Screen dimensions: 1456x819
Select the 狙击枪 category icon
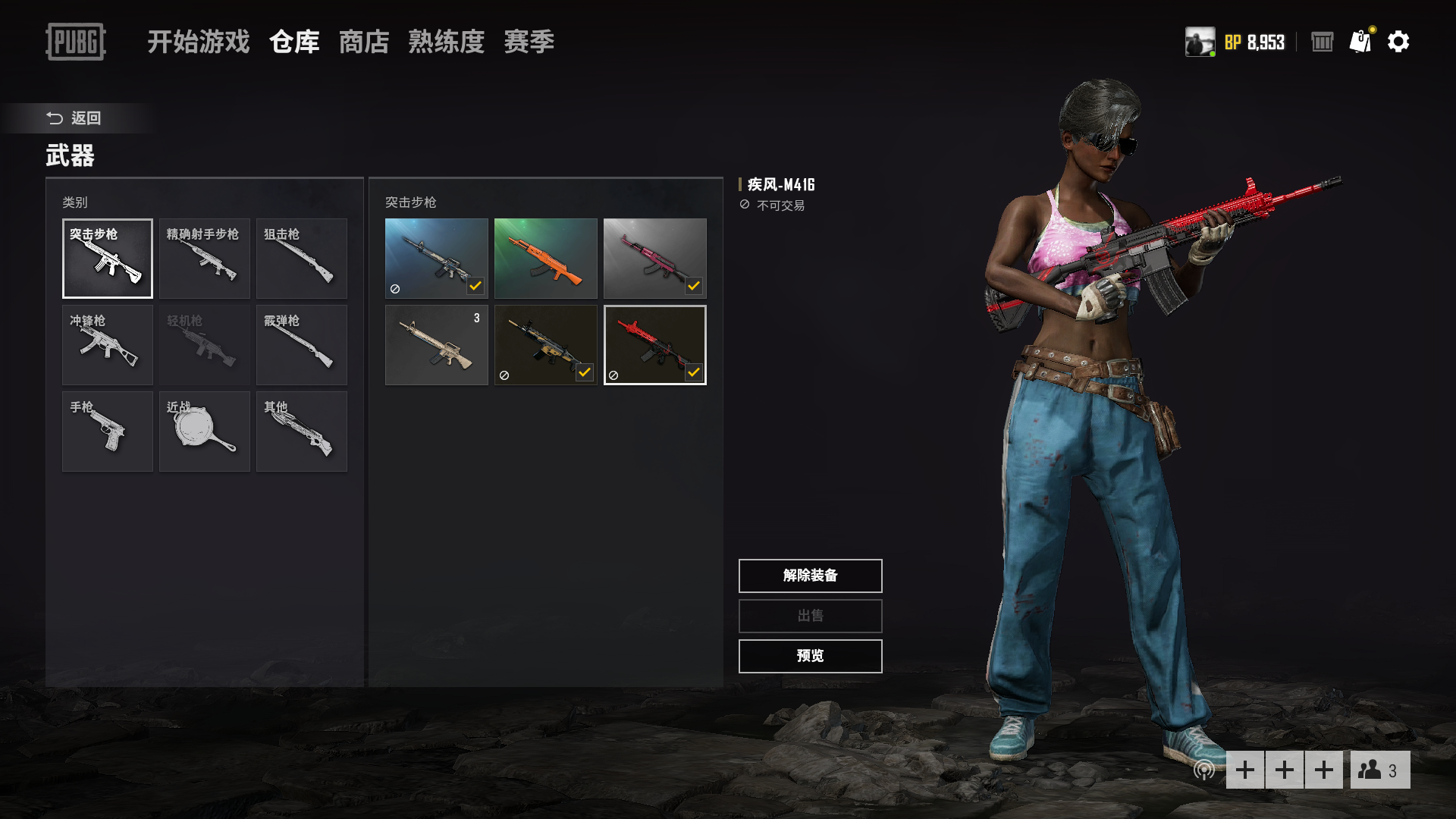(x=301, y=259)
